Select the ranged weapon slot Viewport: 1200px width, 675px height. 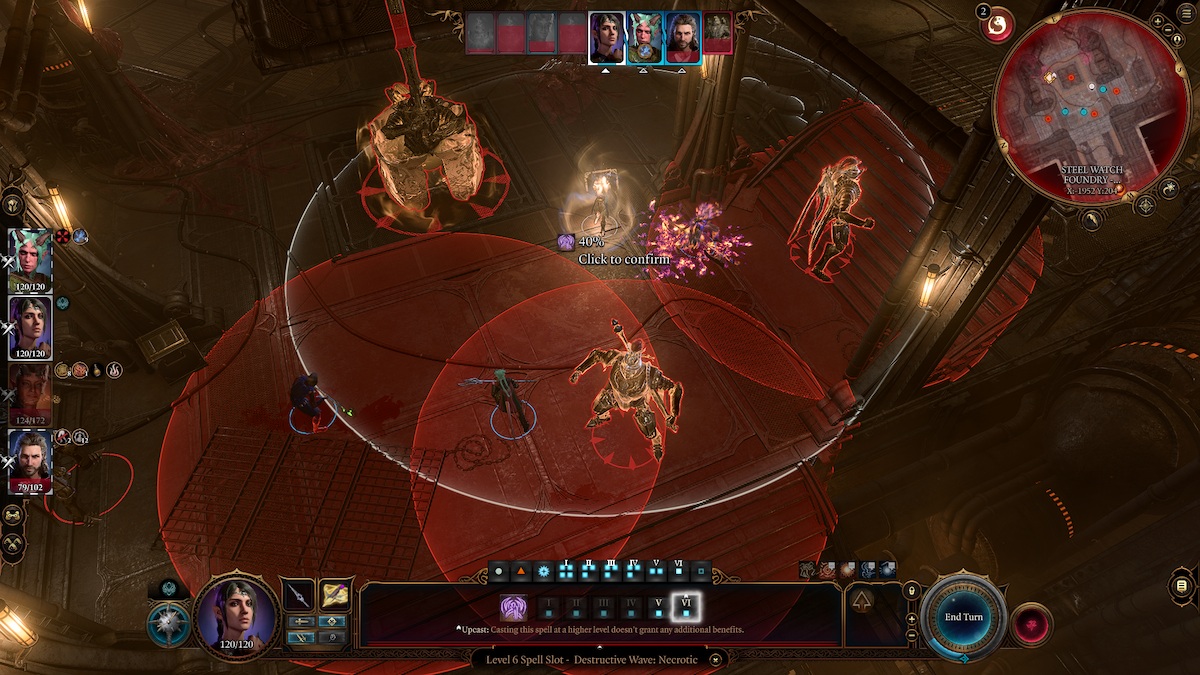[x=335, y=595]
